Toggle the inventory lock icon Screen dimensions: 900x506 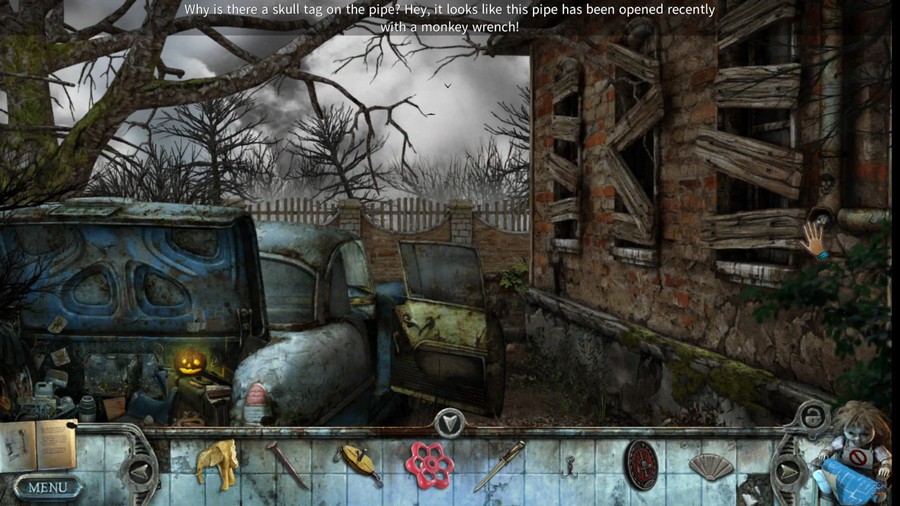tap(812, 415)
